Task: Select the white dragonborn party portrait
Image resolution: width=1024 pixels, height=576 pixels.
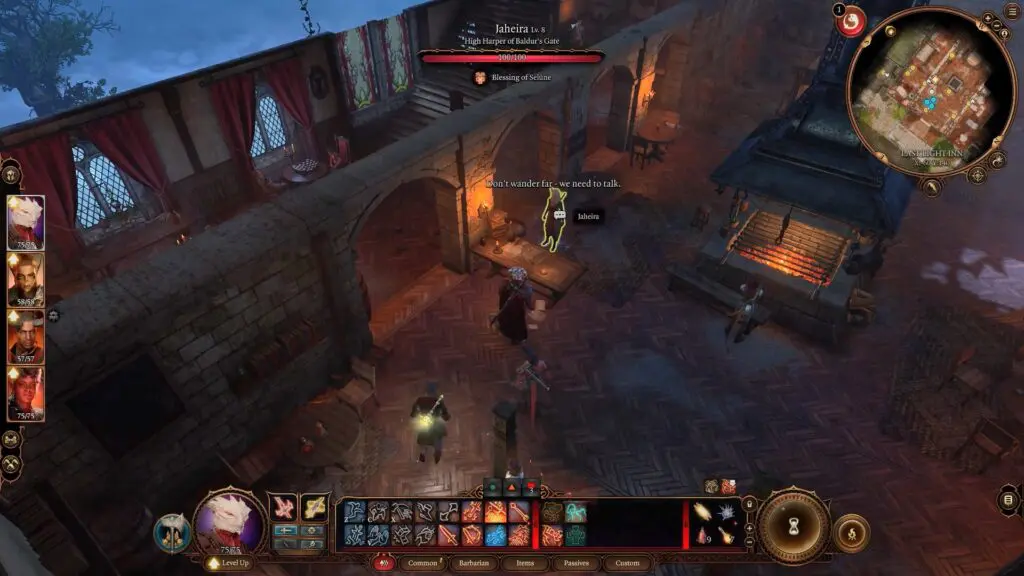Action: [x=25, y=221]
